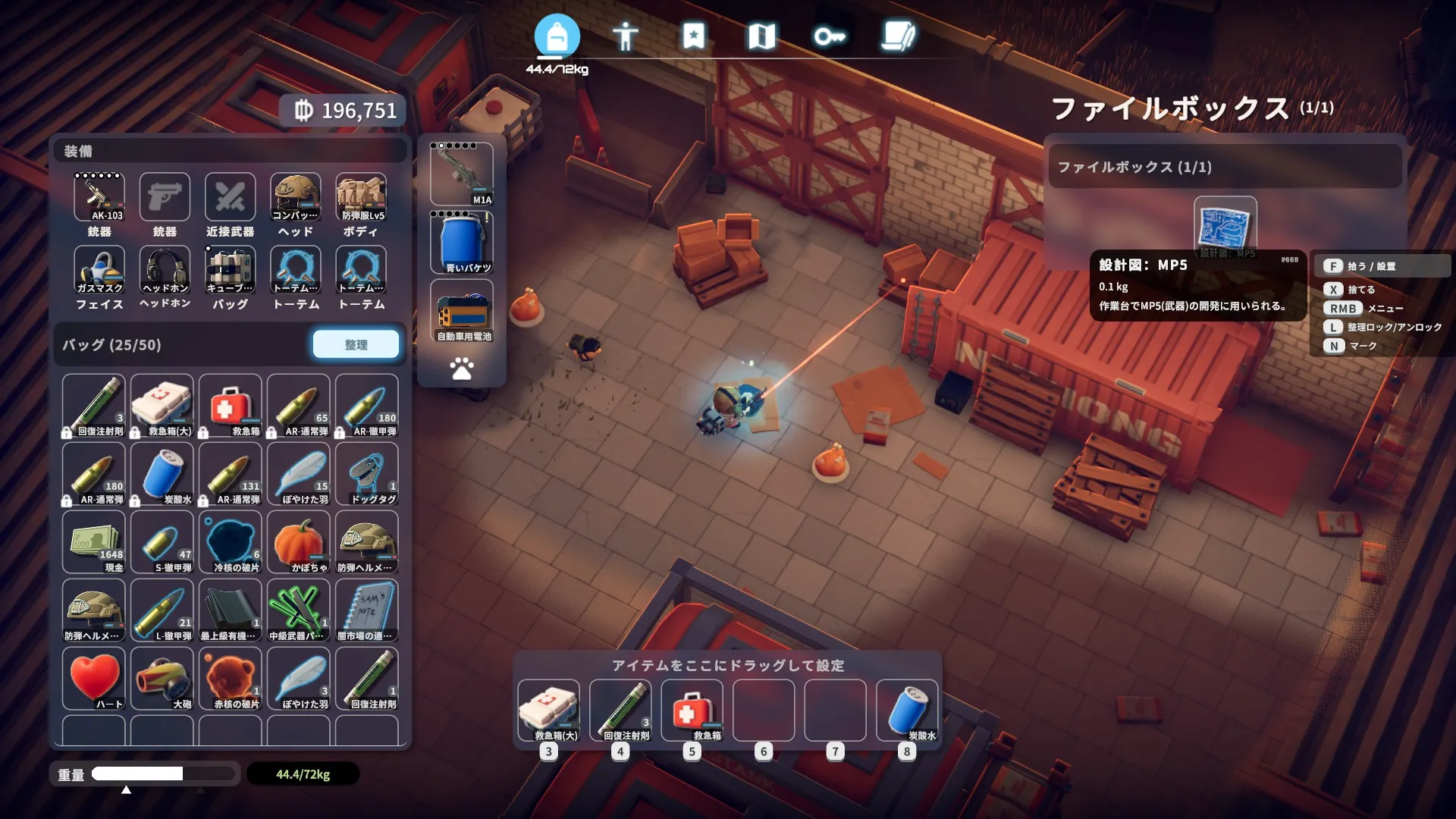
Task: Open the backpack inventory tab
Action: coord(557,36)
